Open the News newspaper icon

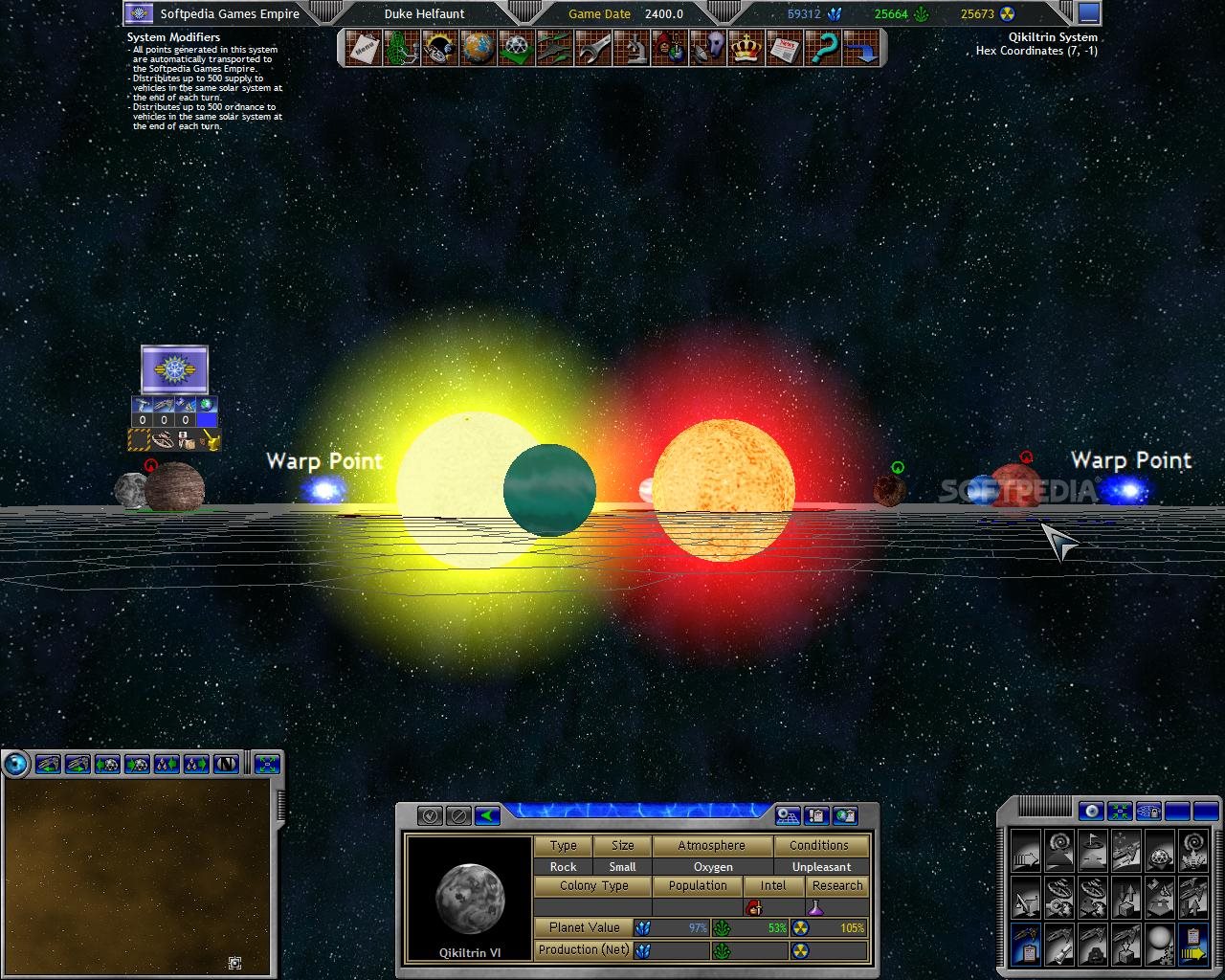(787, 48)
